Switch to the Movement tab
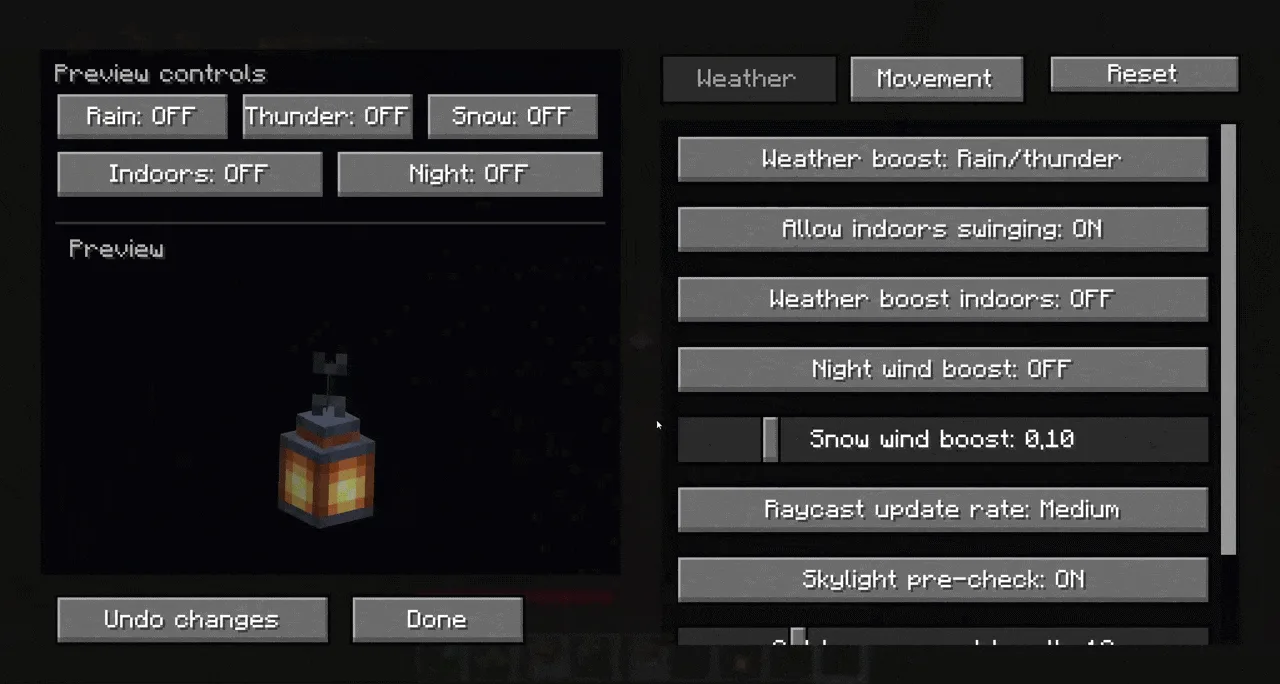1280x684 pixels. coord(936,79)
